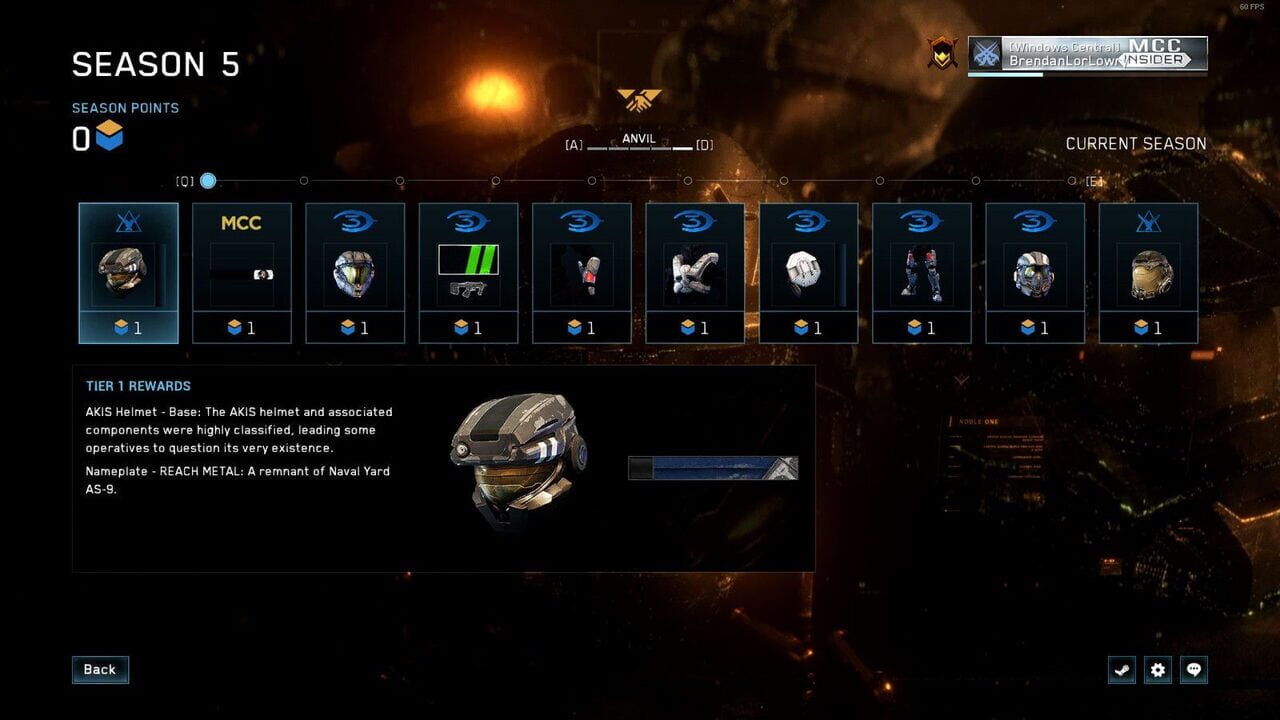The height and width of the screenshot is (720, 1280).
Task: Select the green-striped nameplate reward tile
Action: click(468, 270)
